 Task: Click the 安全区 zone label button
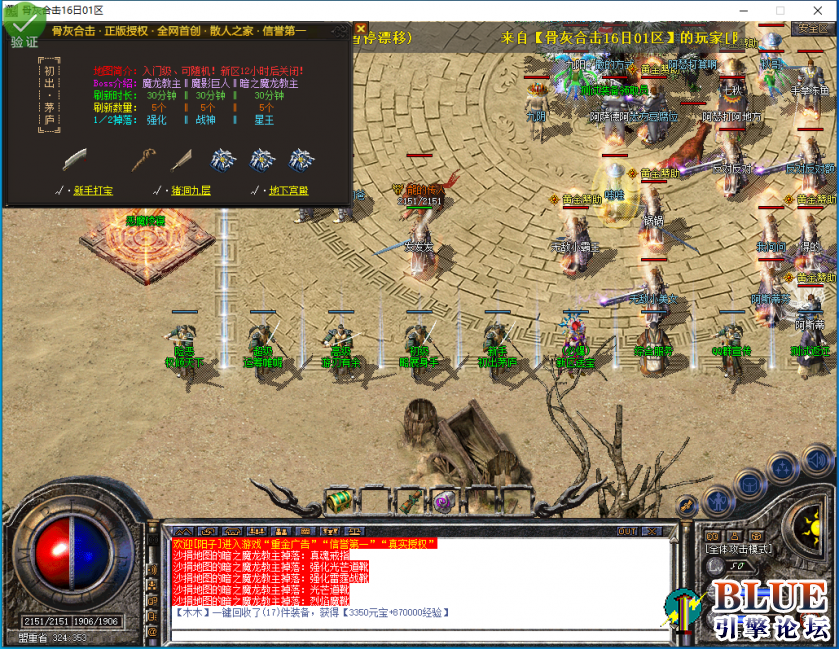(x=812, y=29)
